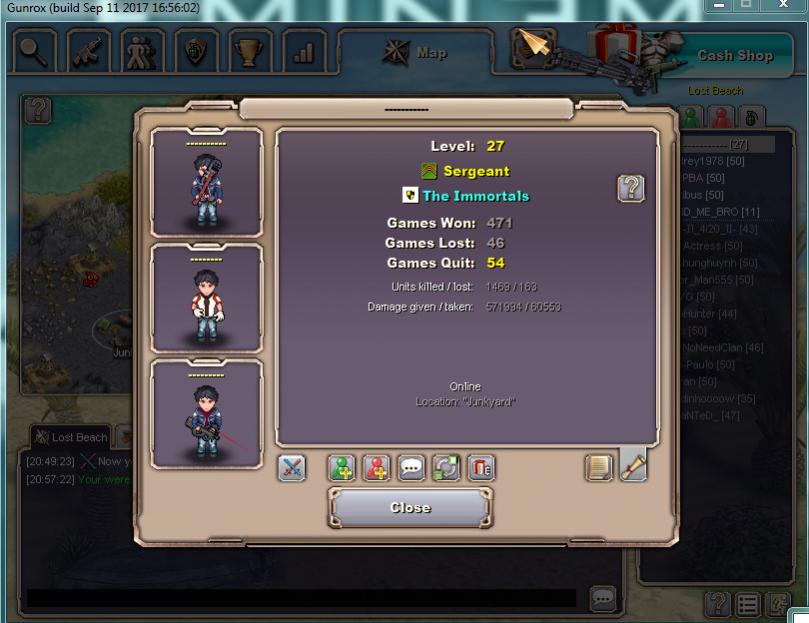Open the Map tab
The width and height of the screenshot is (809, 623).
click(415, 53)
